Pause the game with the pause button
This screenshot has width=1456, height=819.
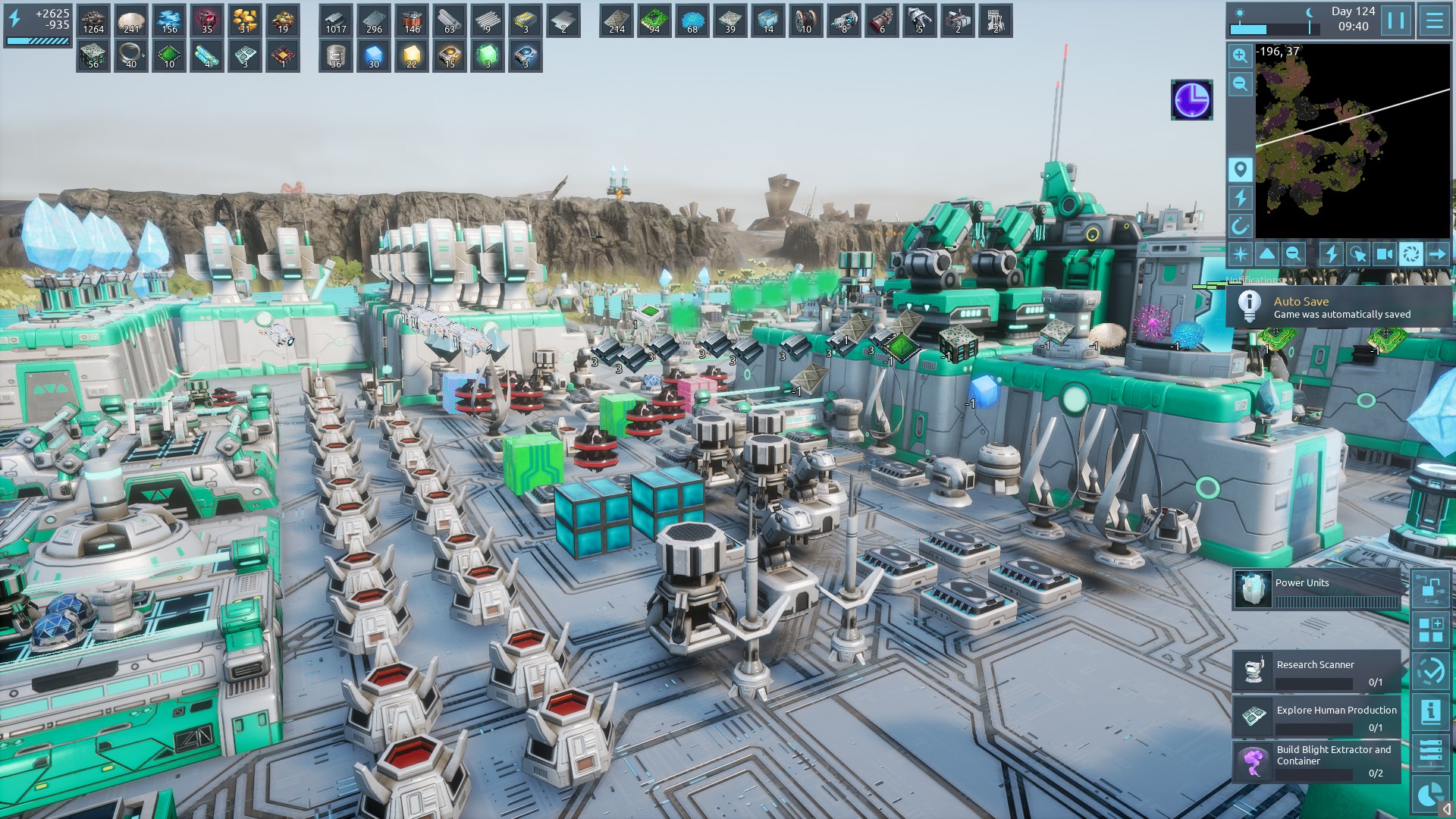(1396, 20)
